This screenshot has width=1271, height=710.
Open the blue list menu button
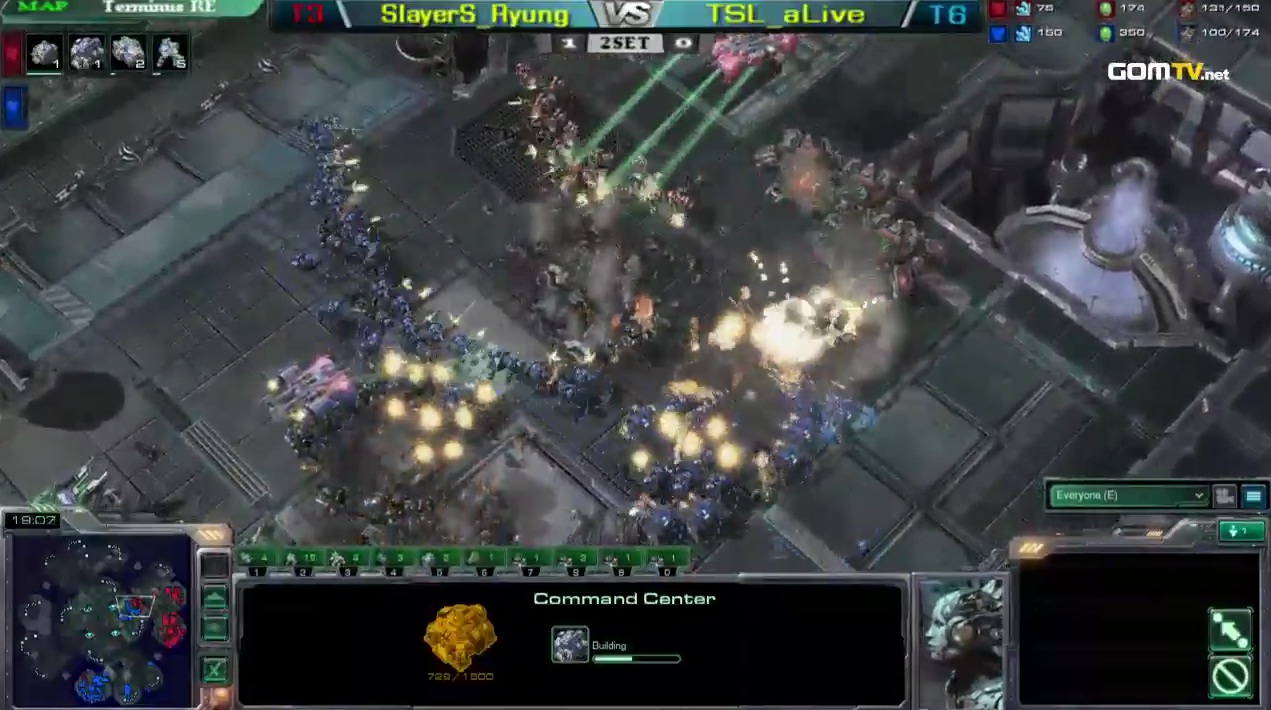click(x=1253, y=496)
